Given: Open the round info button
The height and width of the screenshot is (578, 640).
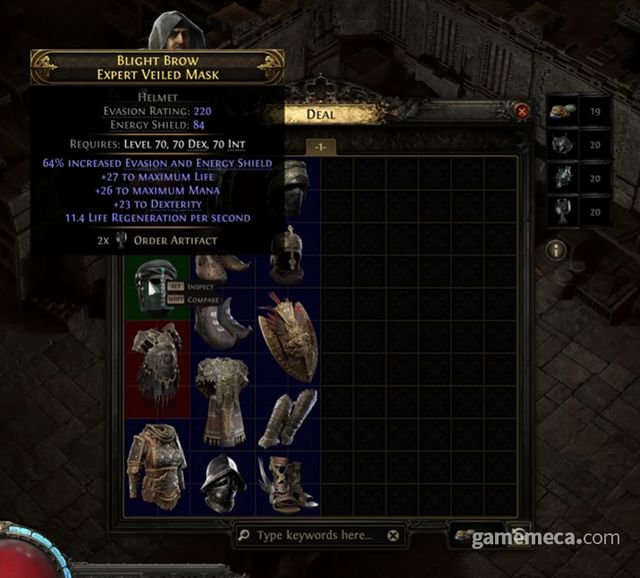Looking at the screenshot, I should coord(557,250).
